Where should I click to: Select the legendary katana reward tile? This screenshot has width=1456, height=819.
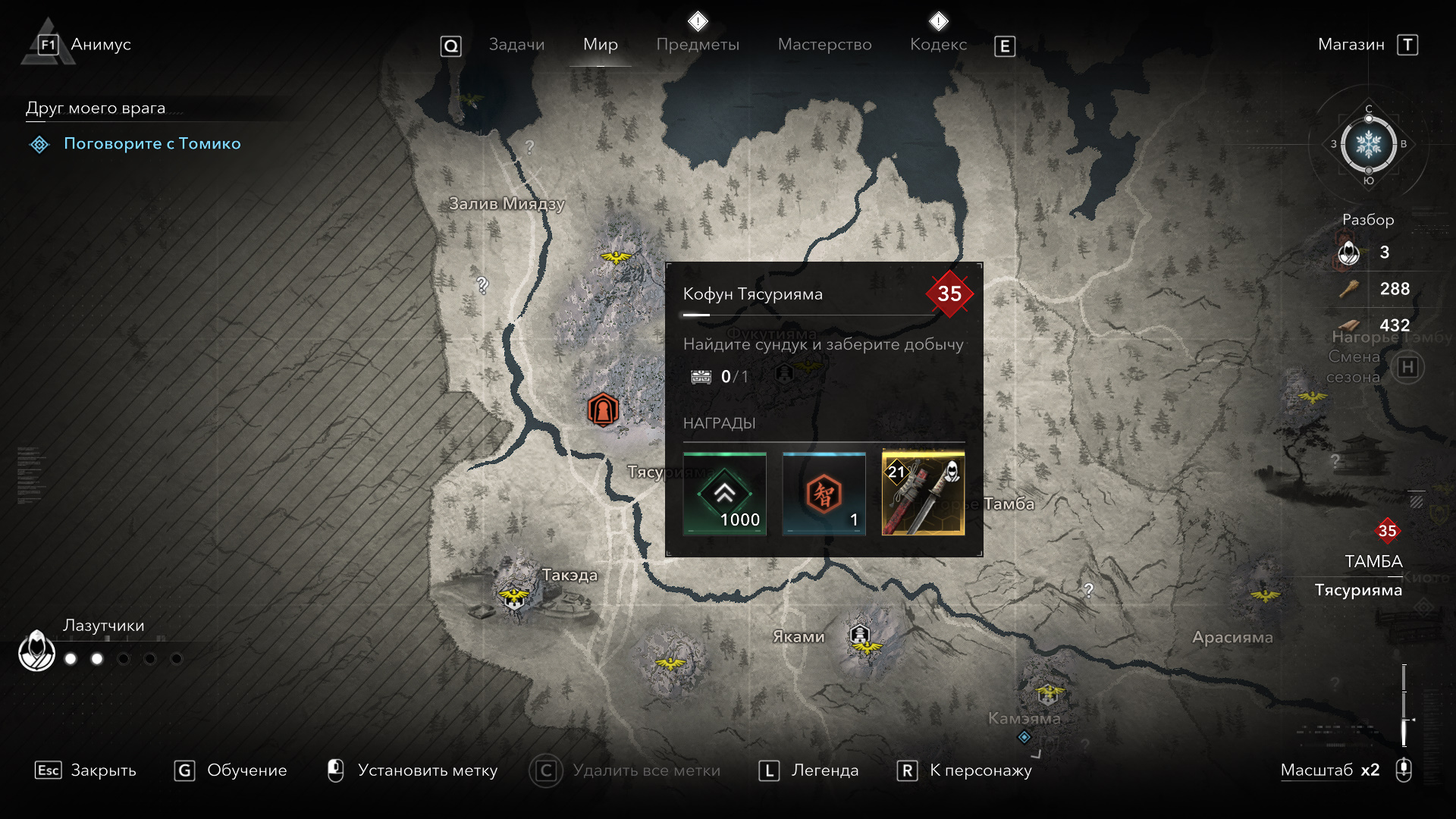pos(923,494)
